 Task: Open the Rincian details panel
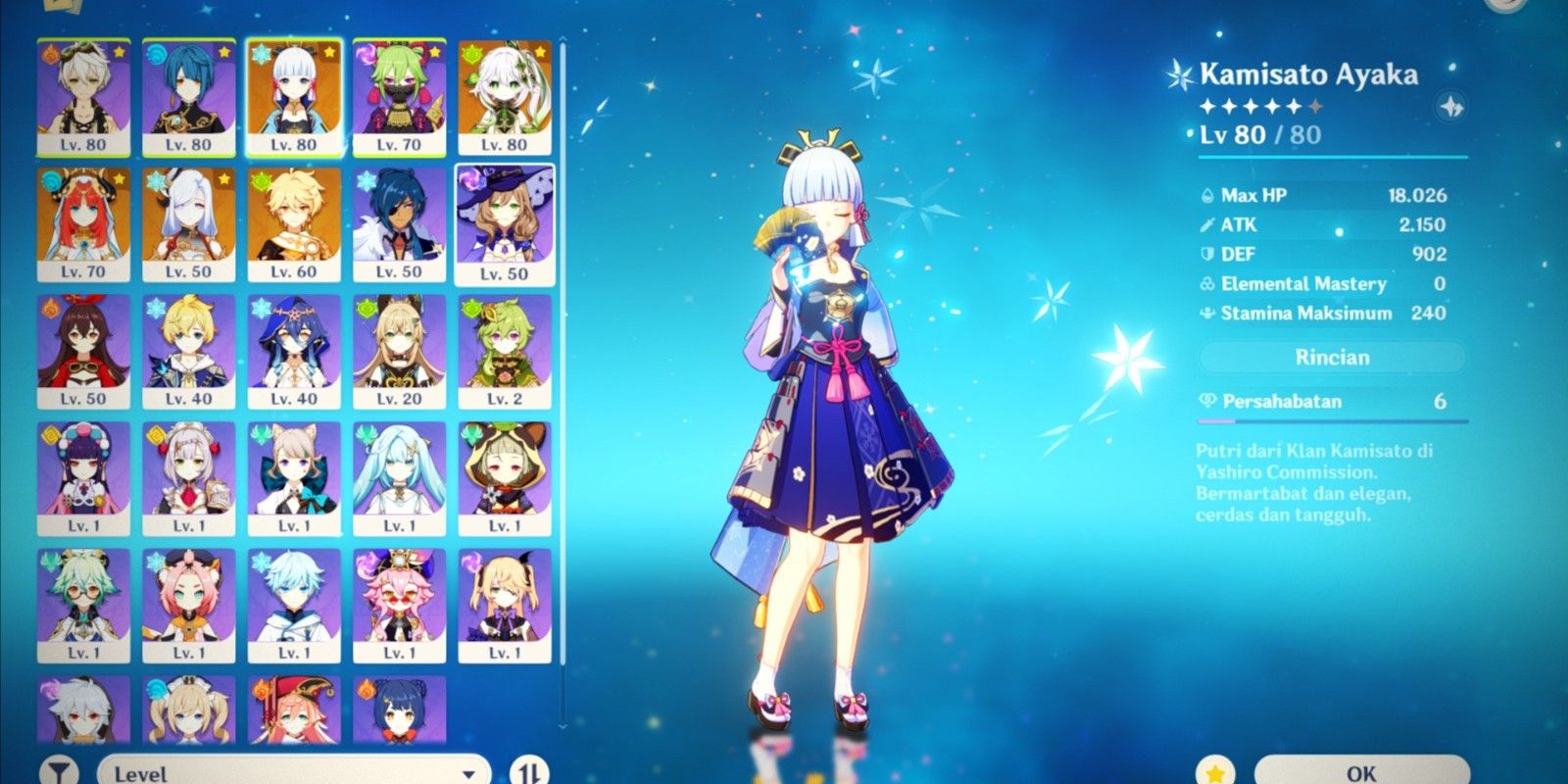(x=1330, y=357)
